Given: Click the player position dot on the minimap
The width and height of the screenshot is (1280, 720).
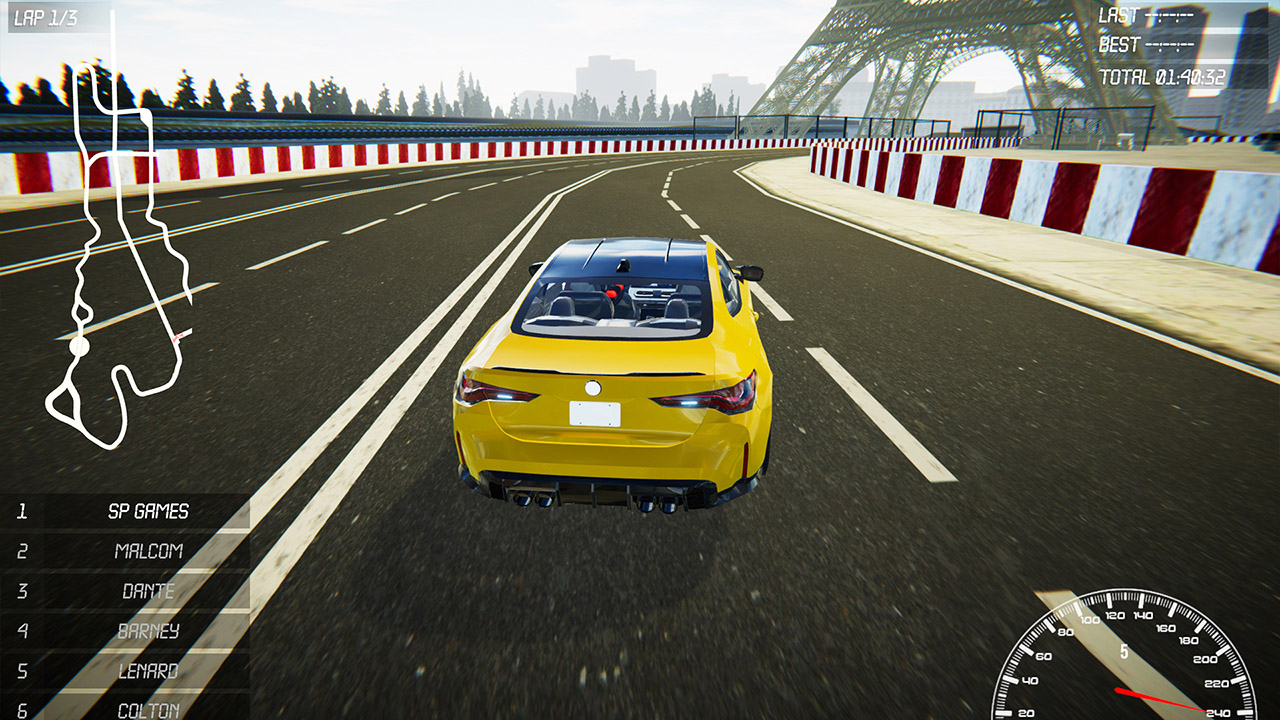Looking at the screenshot, I should [79, 347].
